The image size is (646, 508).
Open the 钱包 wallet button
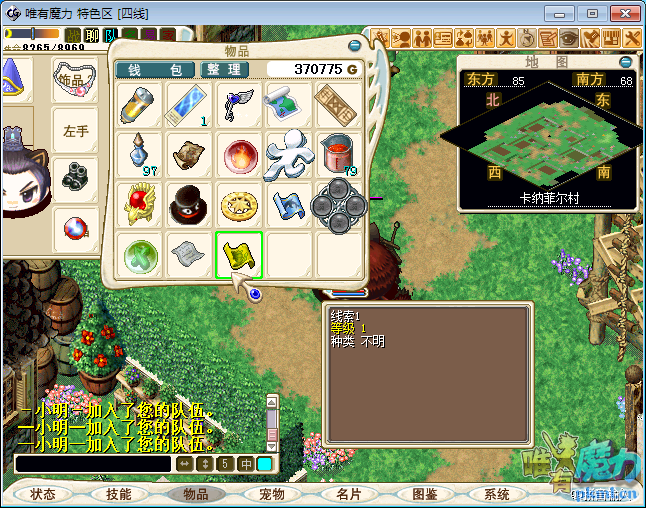point(154,69)
